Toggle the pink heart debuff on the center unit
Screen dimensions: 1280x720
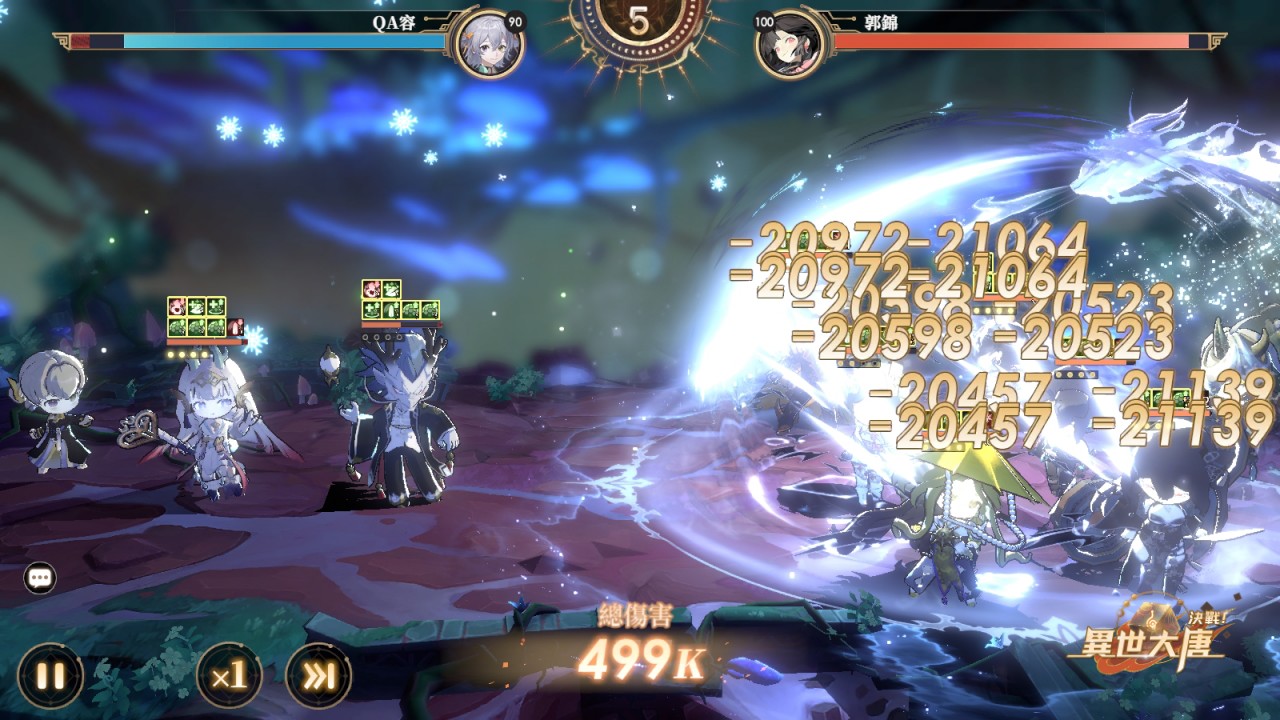pyautogui.click(x=373, y=287)
